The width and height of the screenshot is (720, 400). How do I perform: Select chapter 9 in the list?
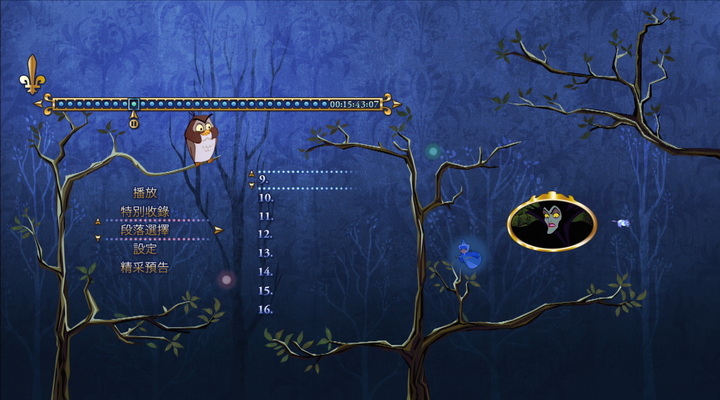[x=264, y=179]
